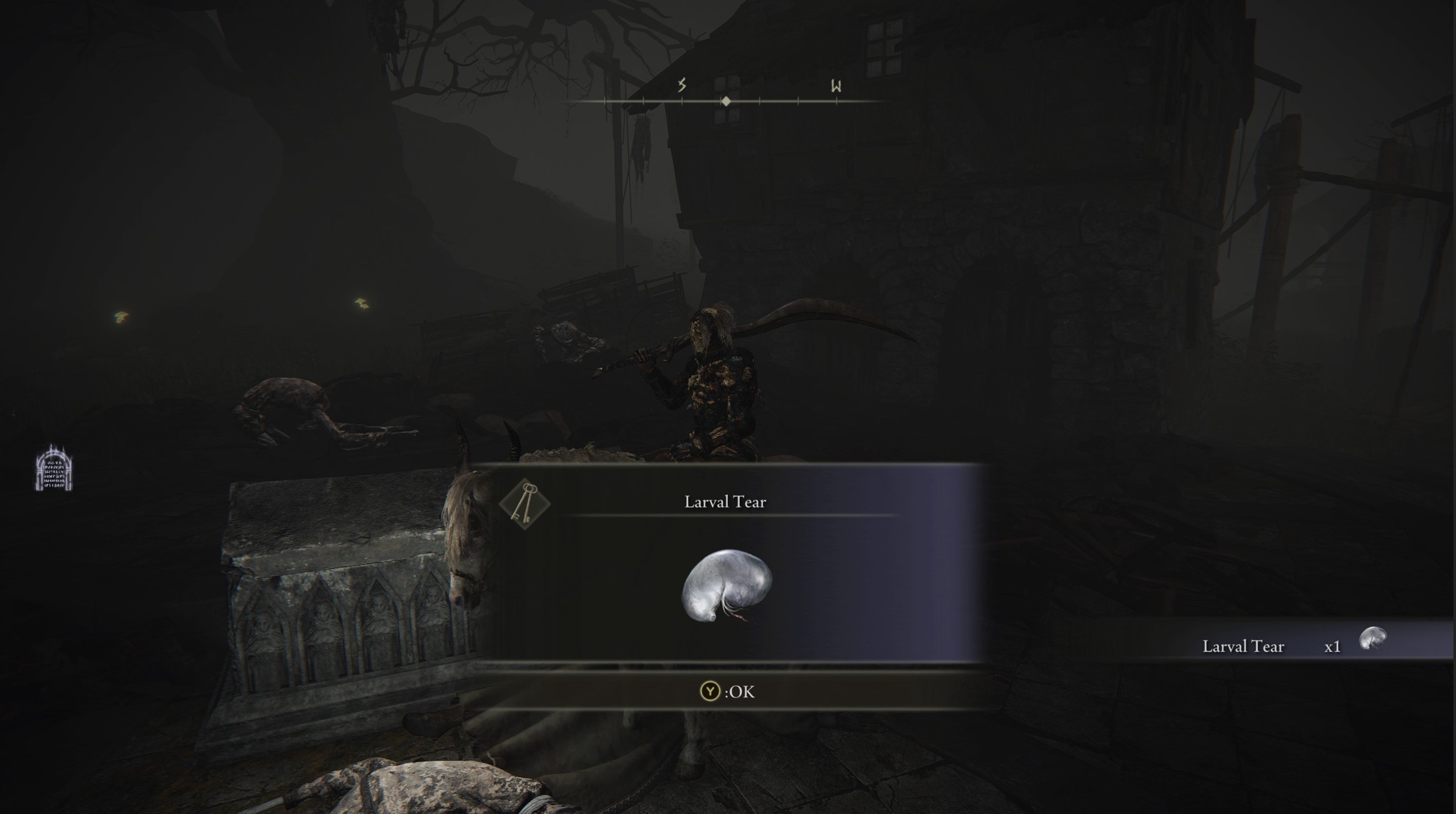Screen dimensions: 1456x814
Task: Click the crossed keys item category icon
Action: pos(525,504)
